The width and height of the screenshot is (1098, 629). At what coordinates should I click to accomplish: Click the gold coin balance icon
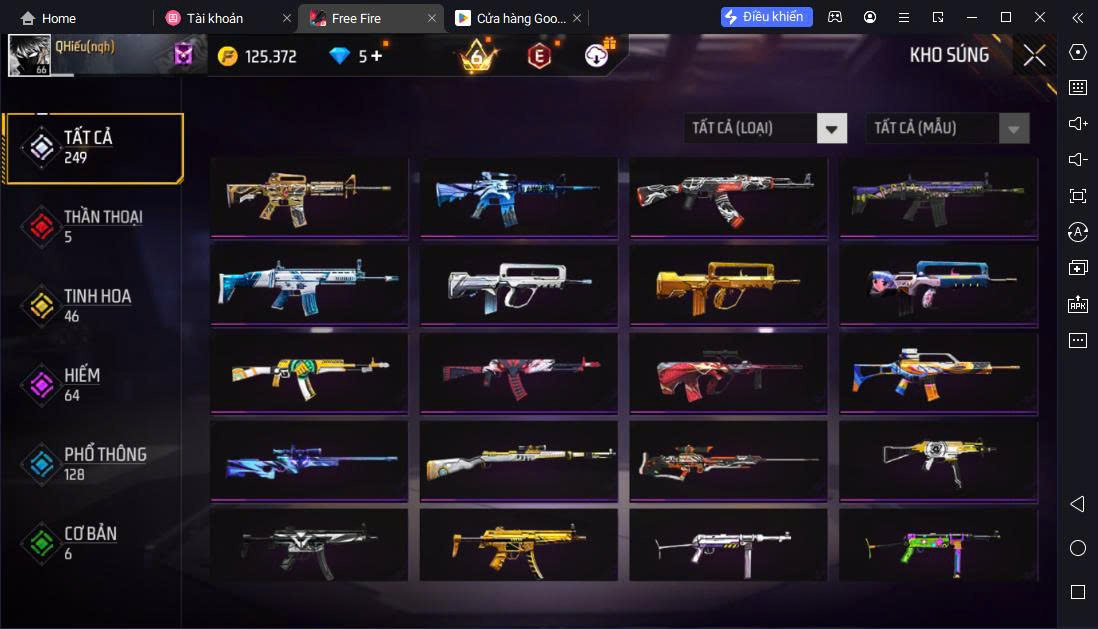tap(228, 56)
